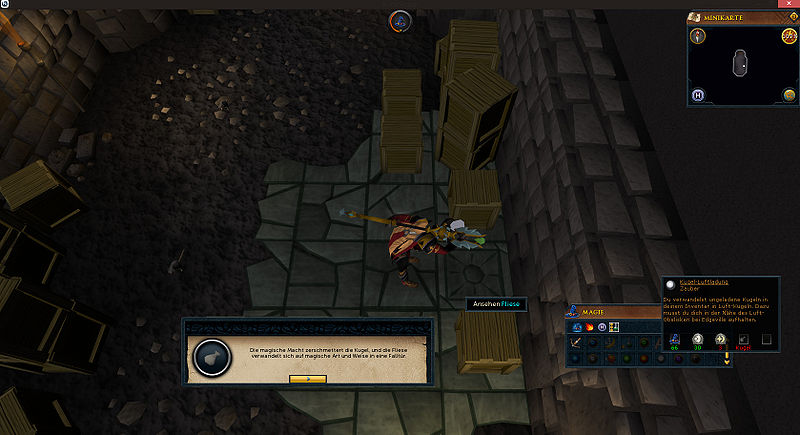Toggle the run energy orb

pyautogui.click(x=788, y=37)
